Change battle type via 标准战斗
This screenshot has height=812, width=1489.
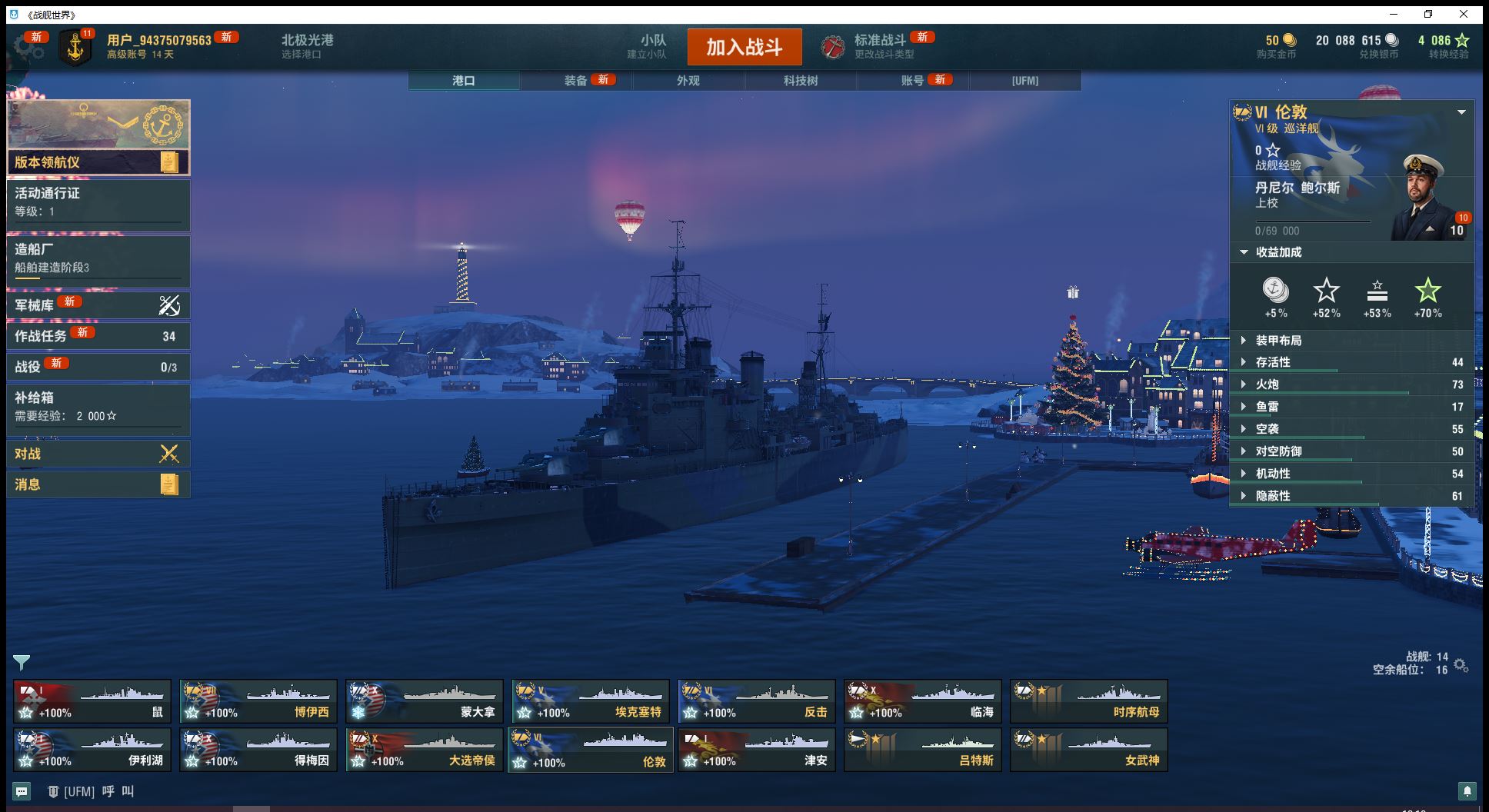coord(879,46)
